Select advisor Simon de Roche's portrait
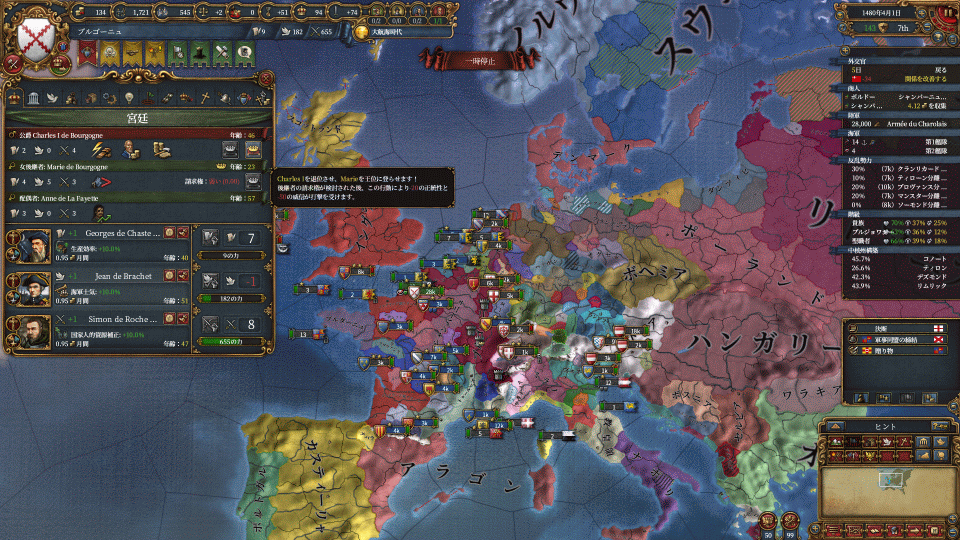The height and width of the screenshot is (540, 960). pos(28,335)
